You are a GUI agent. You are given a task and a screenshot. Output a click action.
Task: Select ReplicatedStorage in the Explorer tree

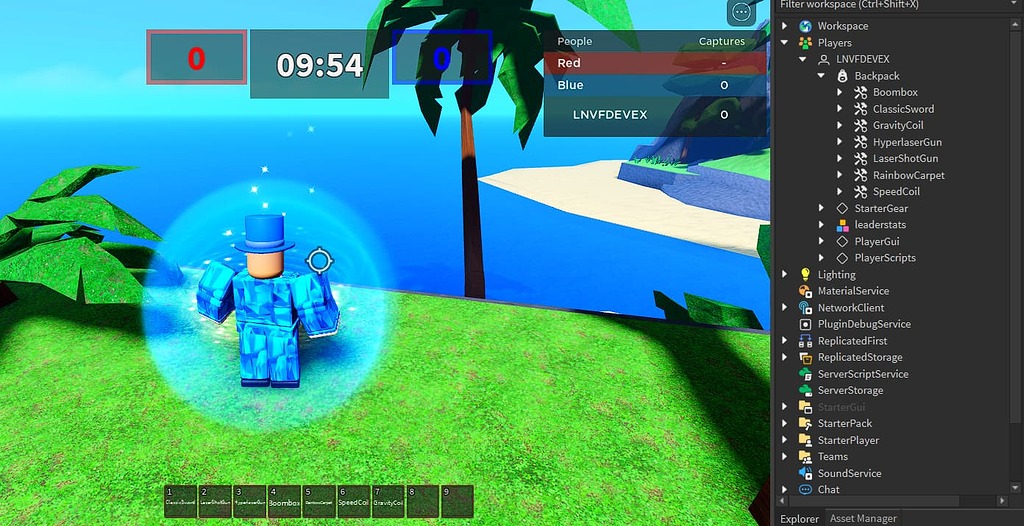[x=859, y=357]
